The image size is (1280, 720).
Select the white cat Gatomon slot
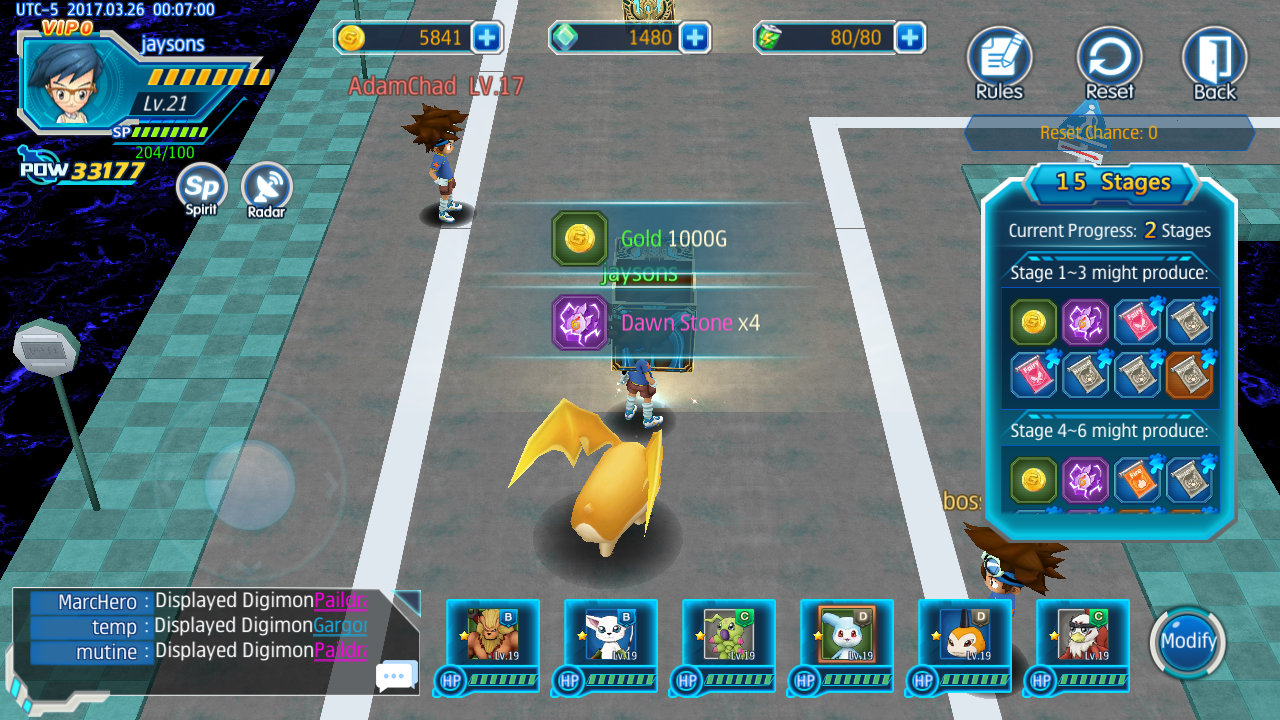click(x=611, y=633)
